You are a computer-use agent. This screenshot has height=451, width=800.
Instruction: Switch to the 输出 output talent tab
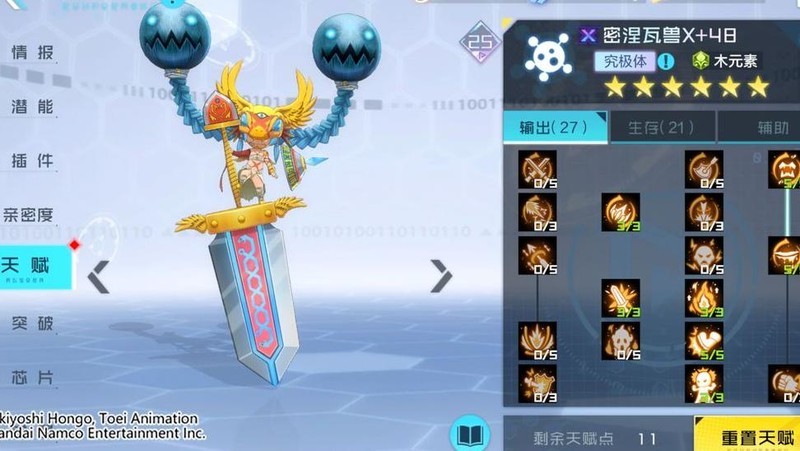coord(553,127)
